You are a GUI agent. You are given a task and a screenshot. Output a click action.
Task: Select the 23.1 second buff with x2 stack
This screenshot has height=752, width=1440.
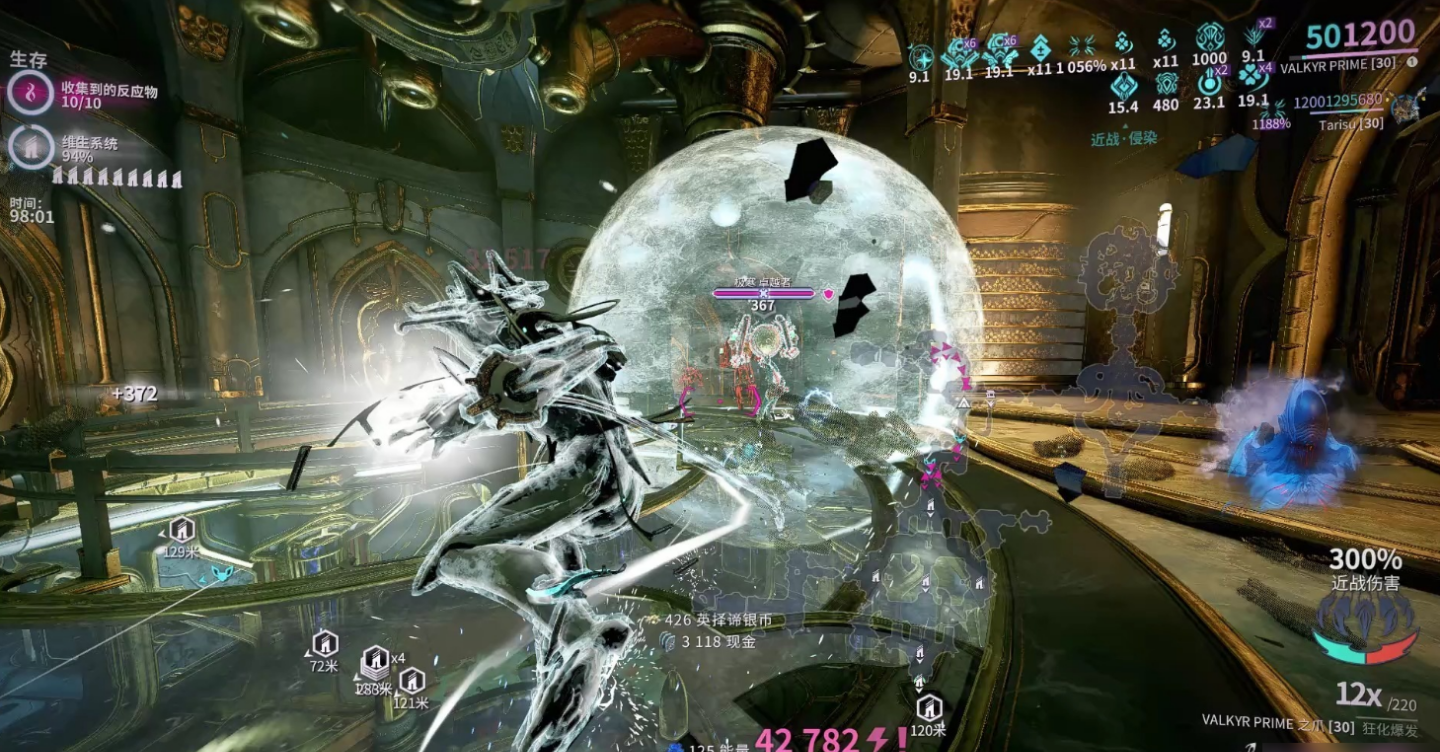1209,83
